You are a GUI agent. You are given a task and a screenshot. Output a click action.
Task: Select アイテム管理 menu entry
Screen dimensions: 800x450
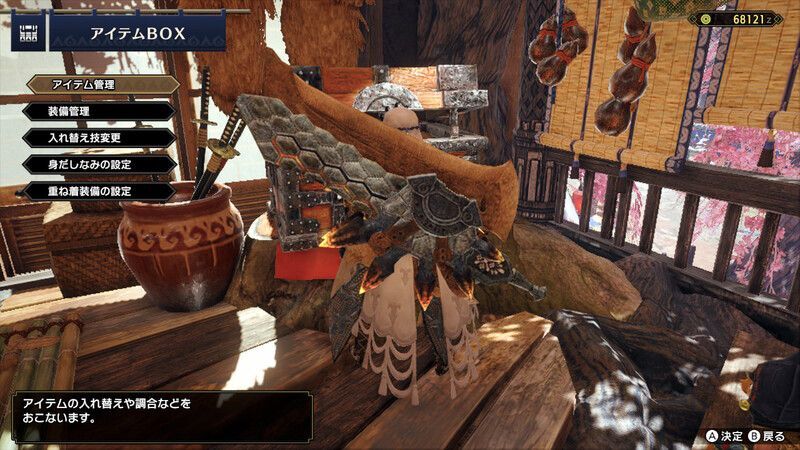click(102, 85)
